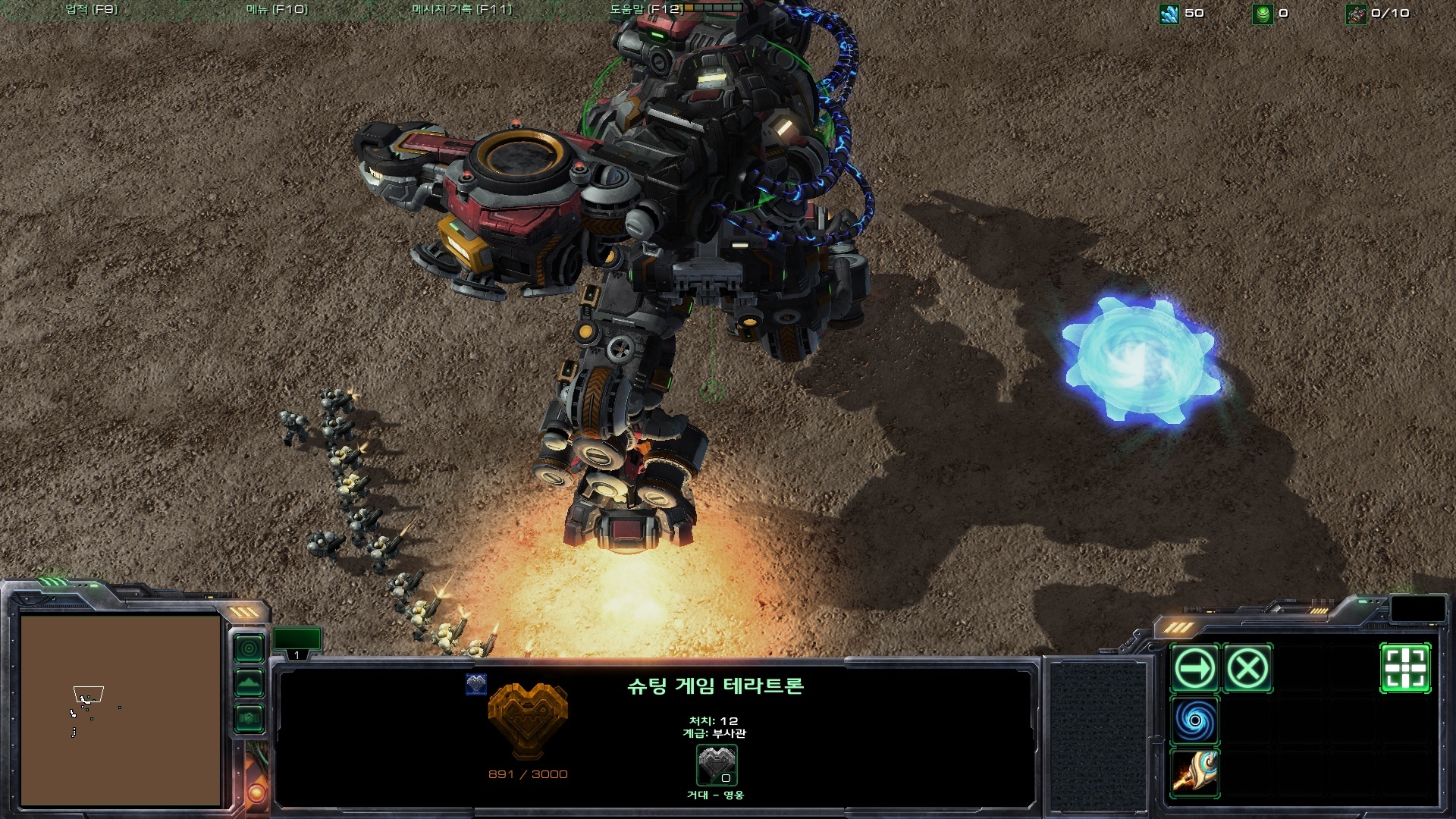
Task: Cast the blue vortex ability
Action: point(1194,720)
